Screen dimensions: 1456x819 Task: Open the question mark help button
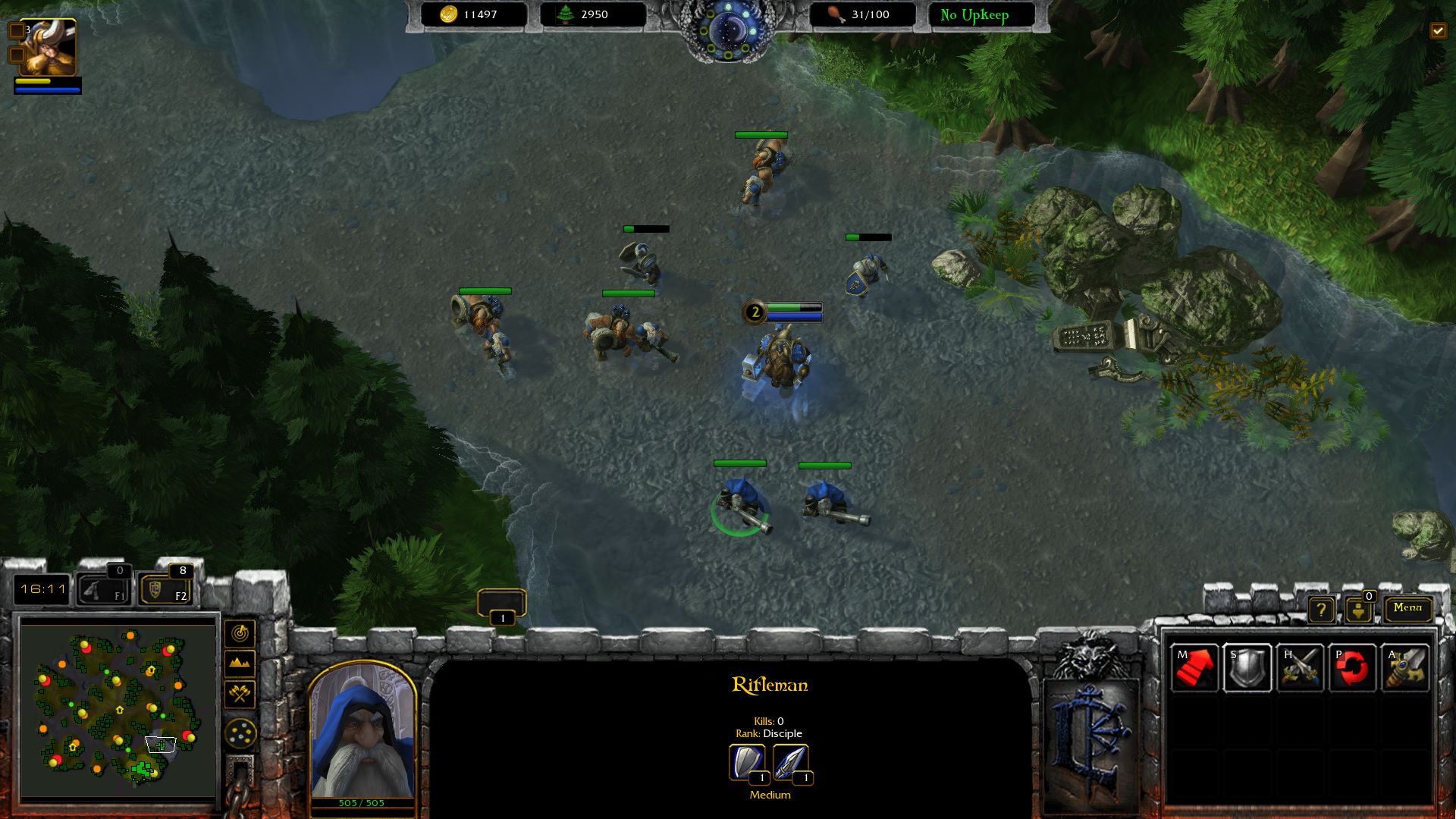[x=1321, y=609]
